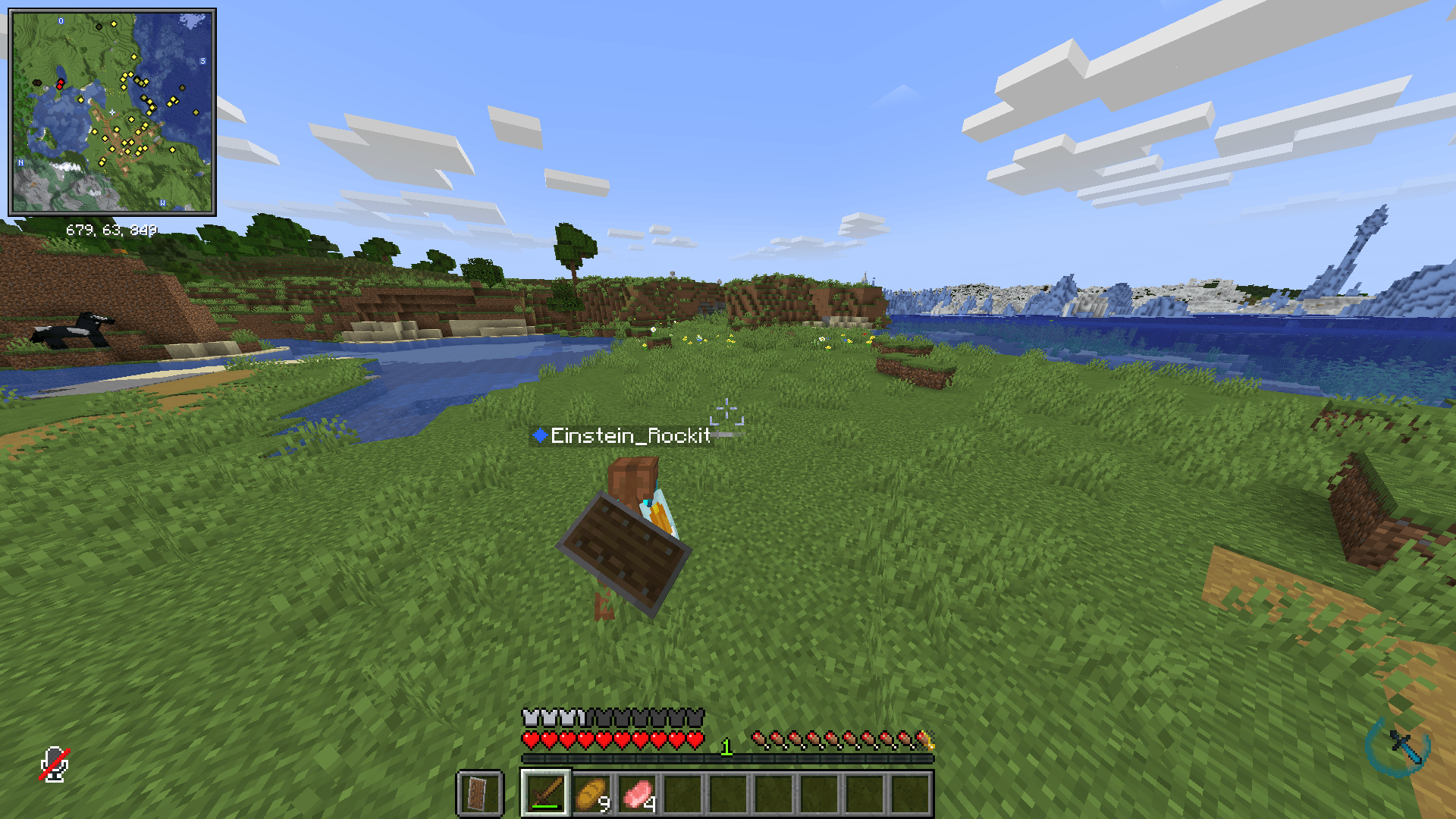Click a heart on the health bar
This screenshot has height=819, width=1456.
coord(532,740)
